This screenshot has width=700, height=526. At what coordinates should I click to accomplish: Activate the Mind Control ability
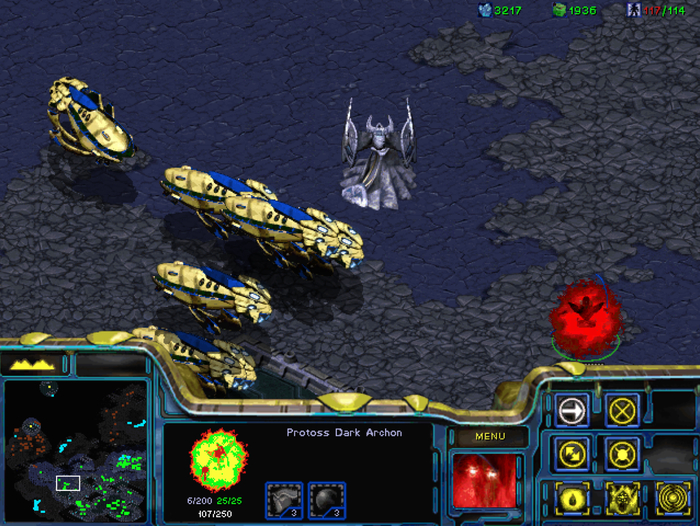coord(623,496)
